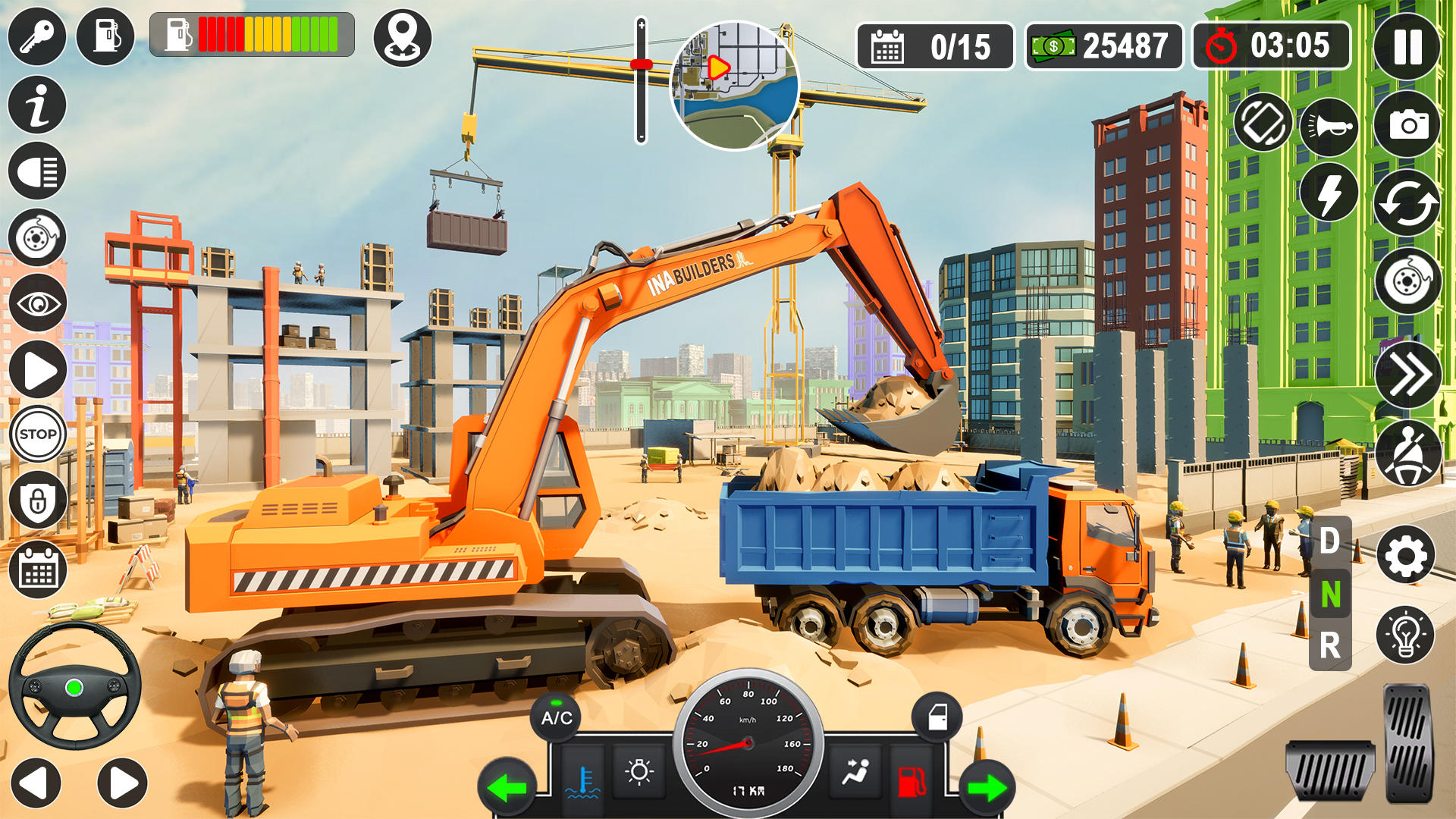Toggle the door open control

point(937,717)
